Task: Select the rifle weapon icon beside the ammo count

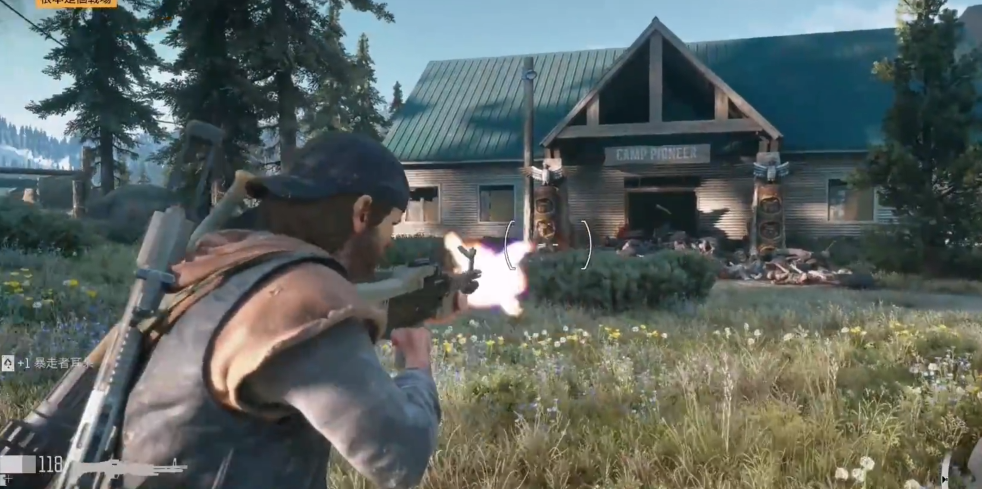Action: 125,467
